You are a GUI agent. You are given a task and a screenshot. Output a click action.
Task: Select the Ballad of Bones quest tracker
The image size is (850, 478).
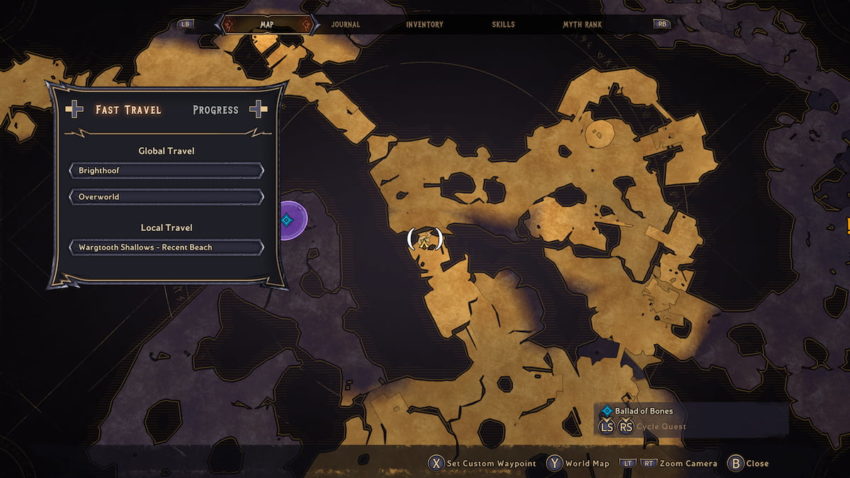(x=644, y=411)
